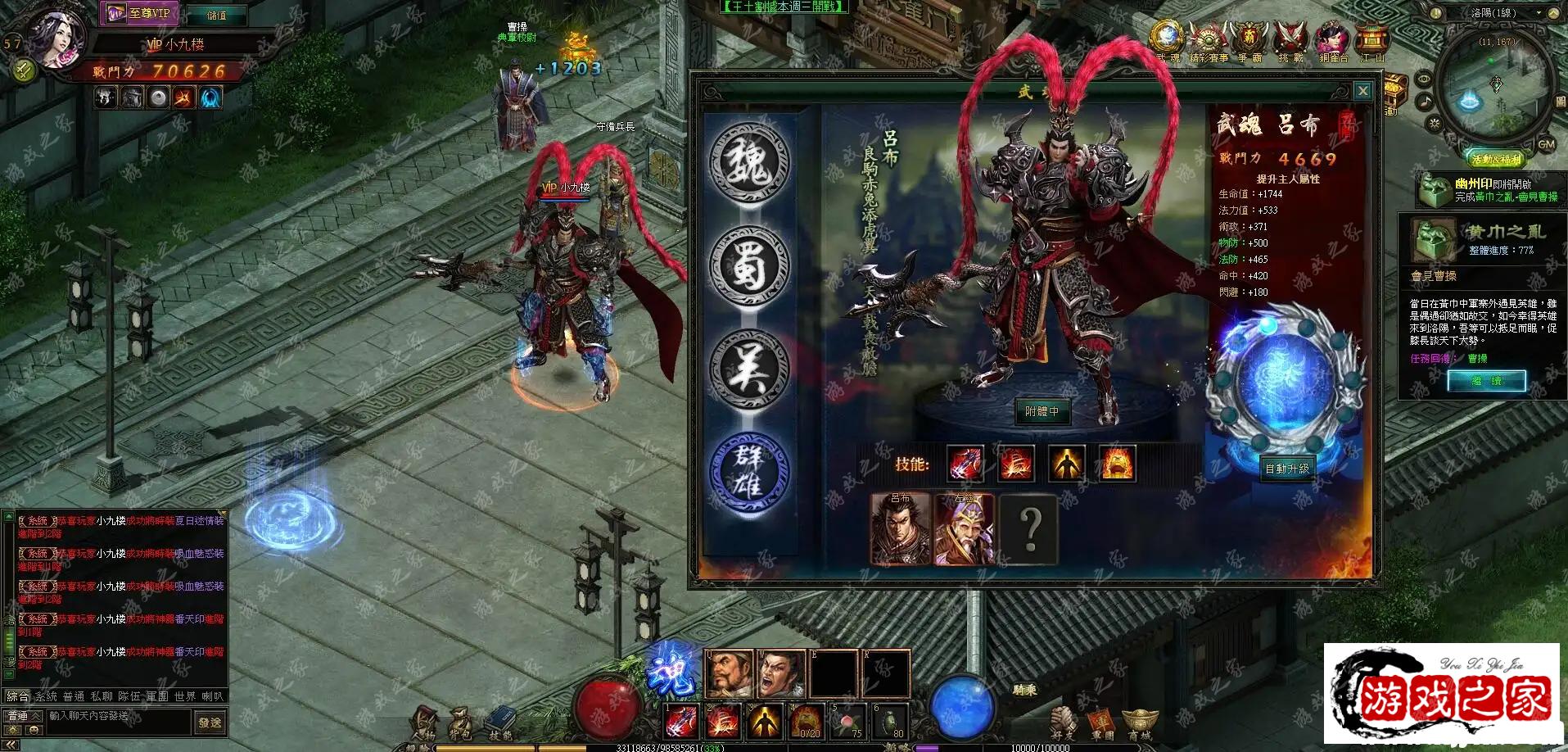Click the 附體中 possession button
The image size is (1568, 752).
point(1042,411)
